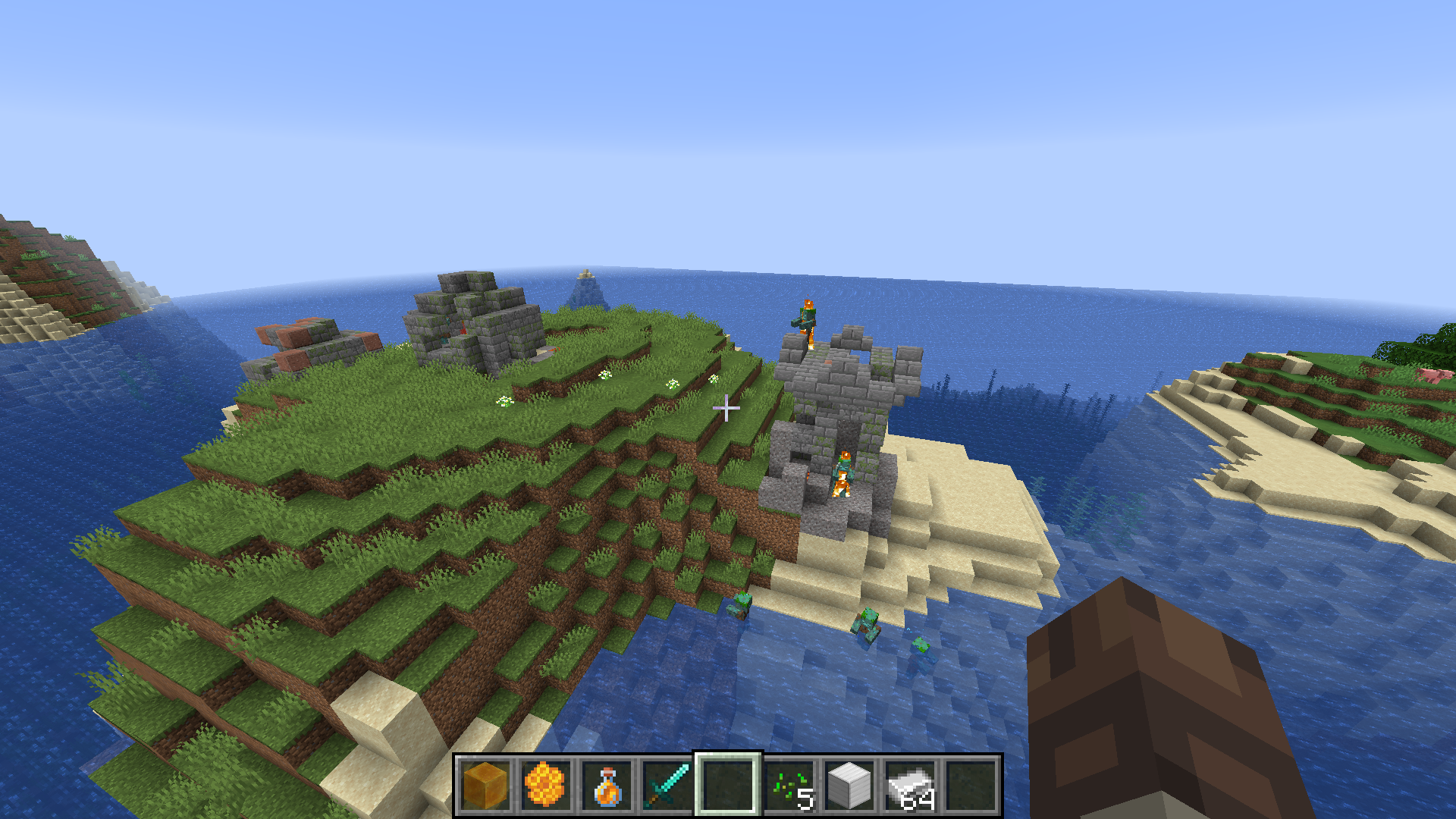Select the green seeds stack of 5
This screenshot has width=1456, height=819.
click(x=789, y=786)
